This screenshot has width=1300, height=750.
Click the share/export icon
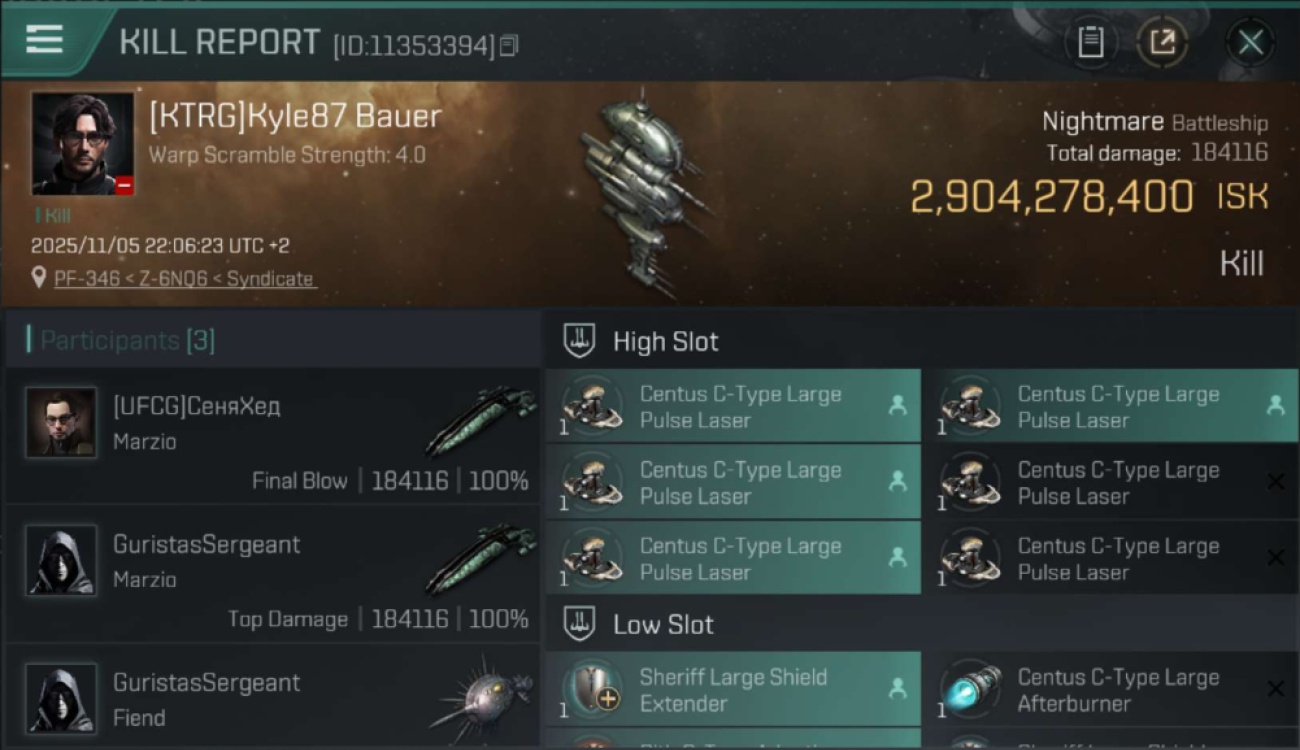point(1163,42)
